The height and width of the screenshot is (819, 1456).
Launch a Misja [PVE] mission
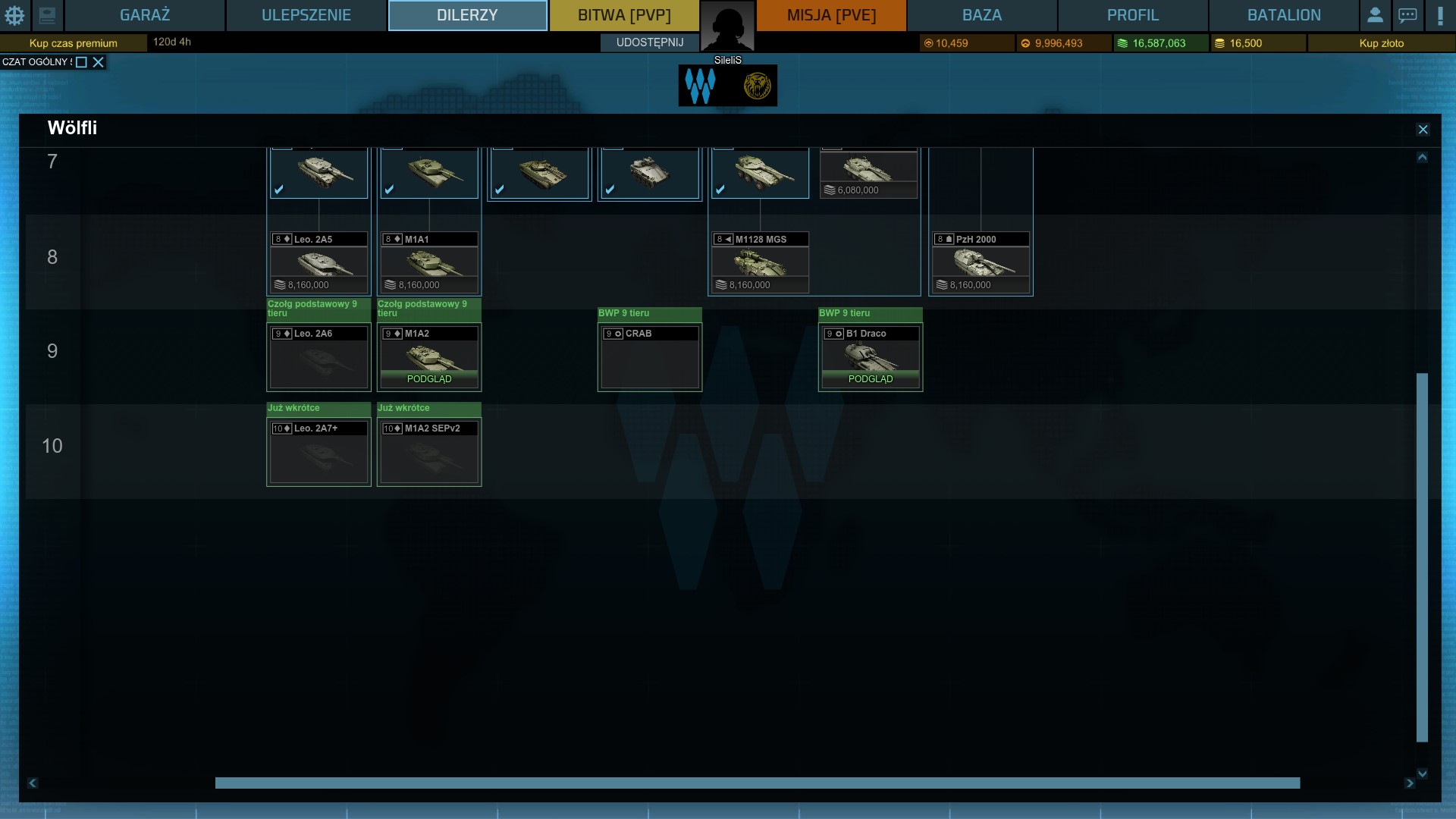[831, 15]
